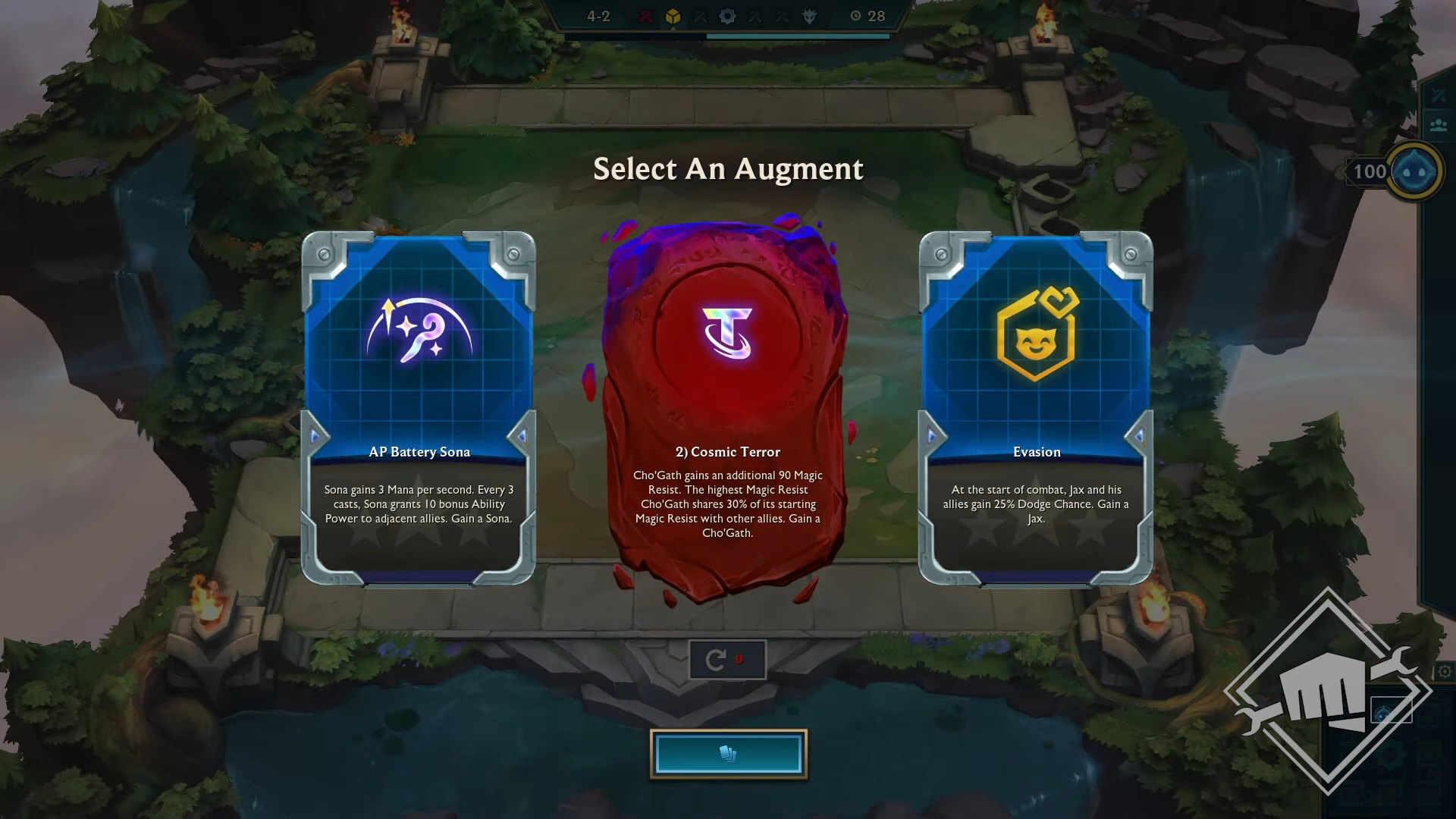1456x819 pixels.
Task: Click the 4-2 stage label
Action: [x=600, y=16]
